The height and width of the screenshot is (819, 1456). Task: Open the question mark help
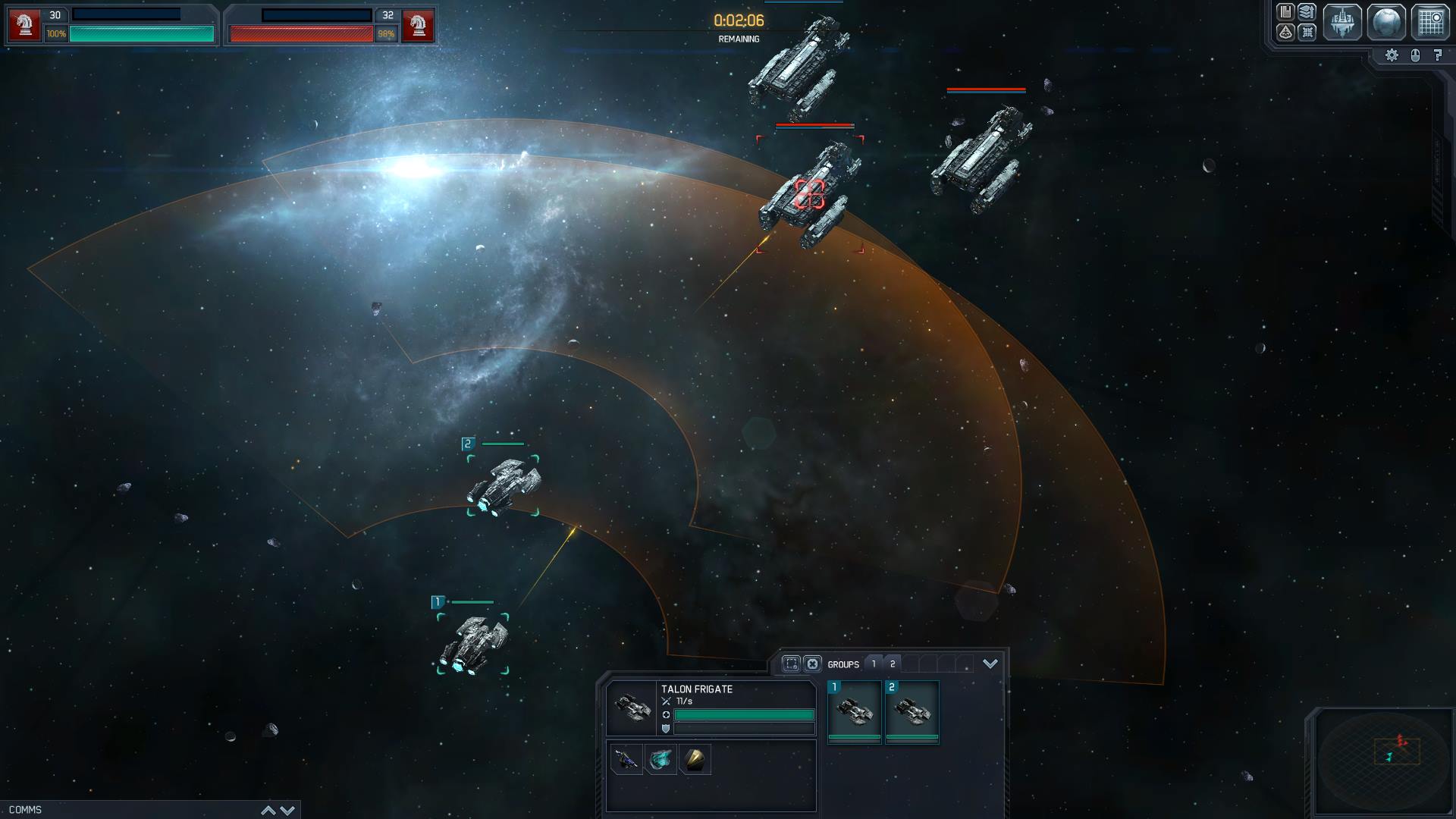coord(1438,55)
